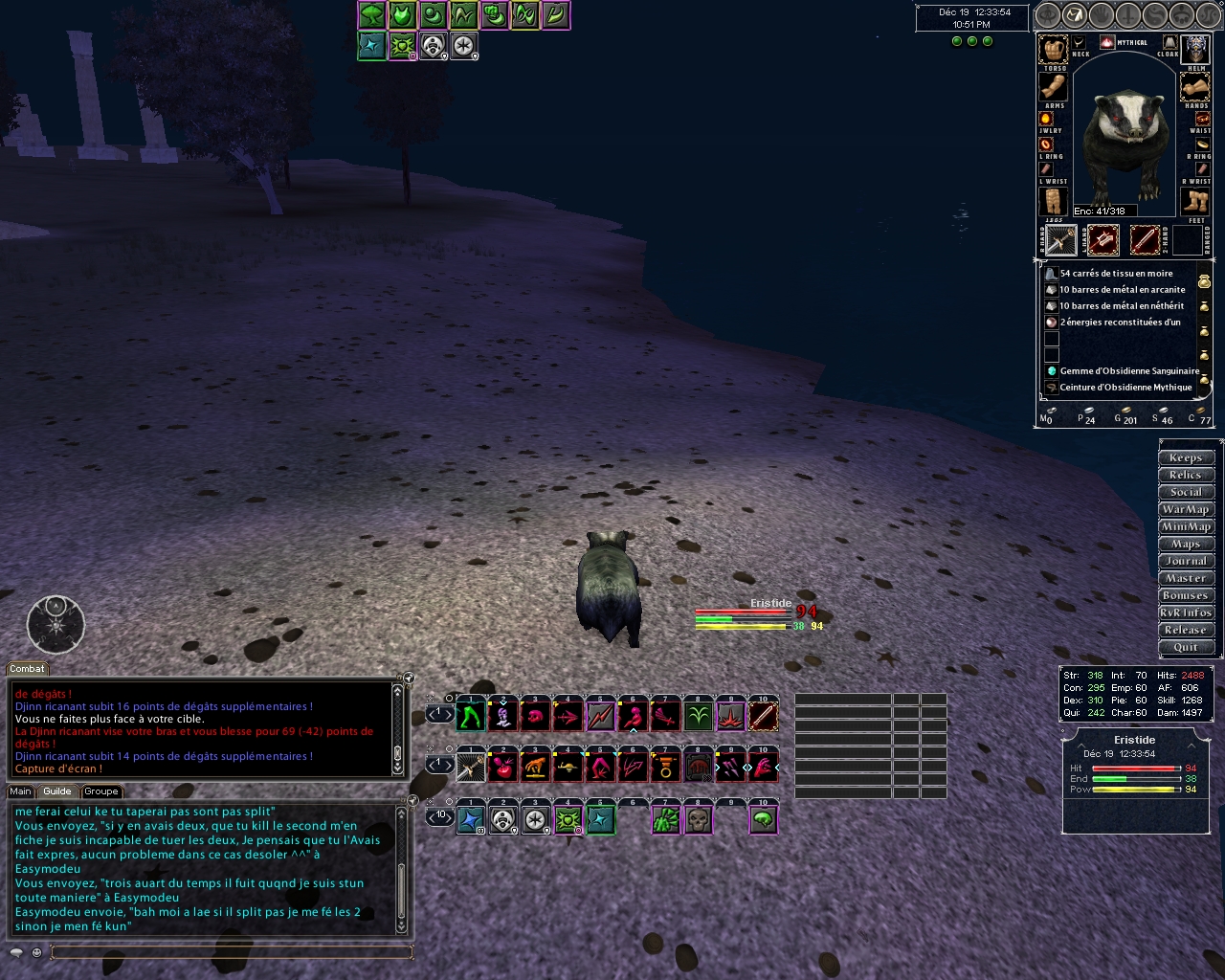Click the chat text input field
The image size is (1225, 980).
pyautogui.click(x=230, y=951)
